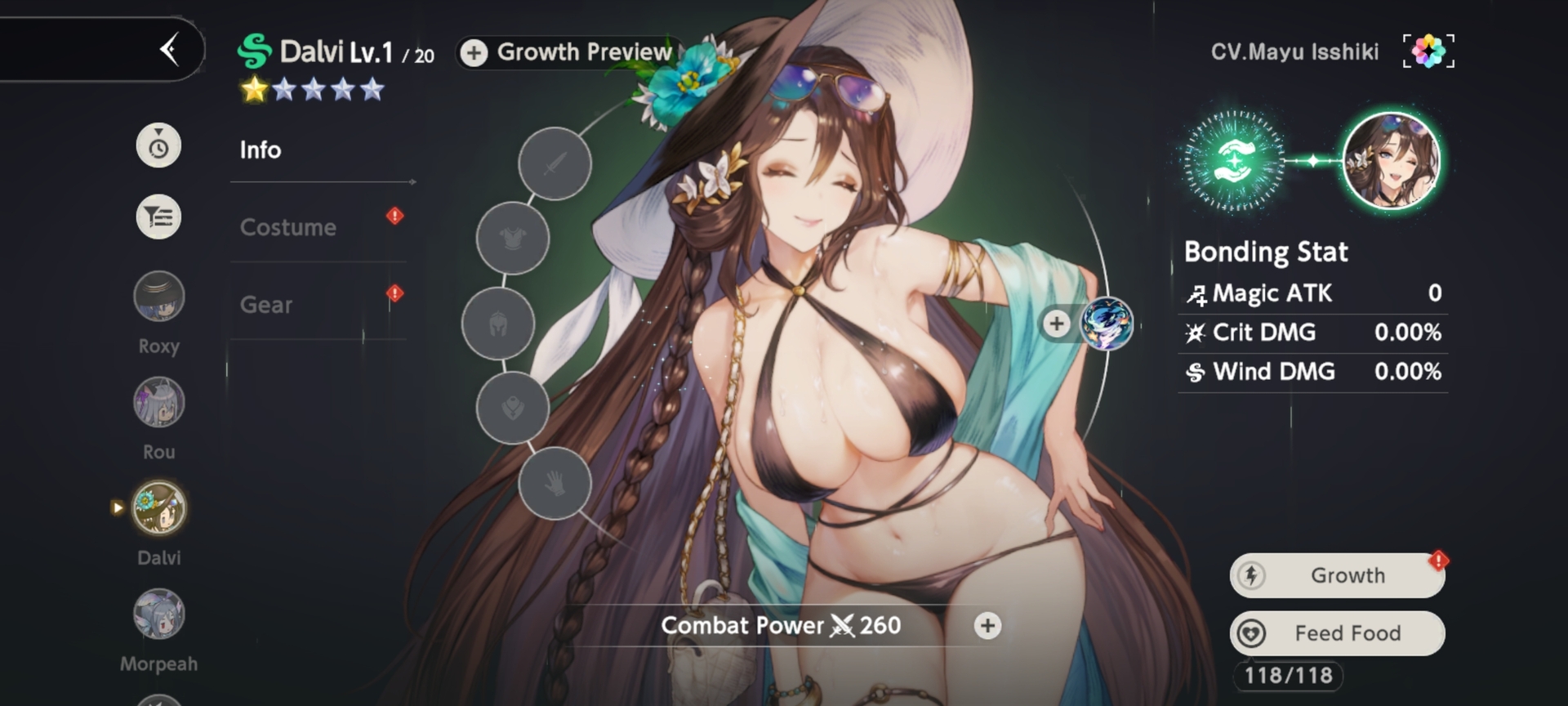This screenshot has height=706, width=1568.
Task: Tap the Feed Food button
Action: coord(1337,633)
